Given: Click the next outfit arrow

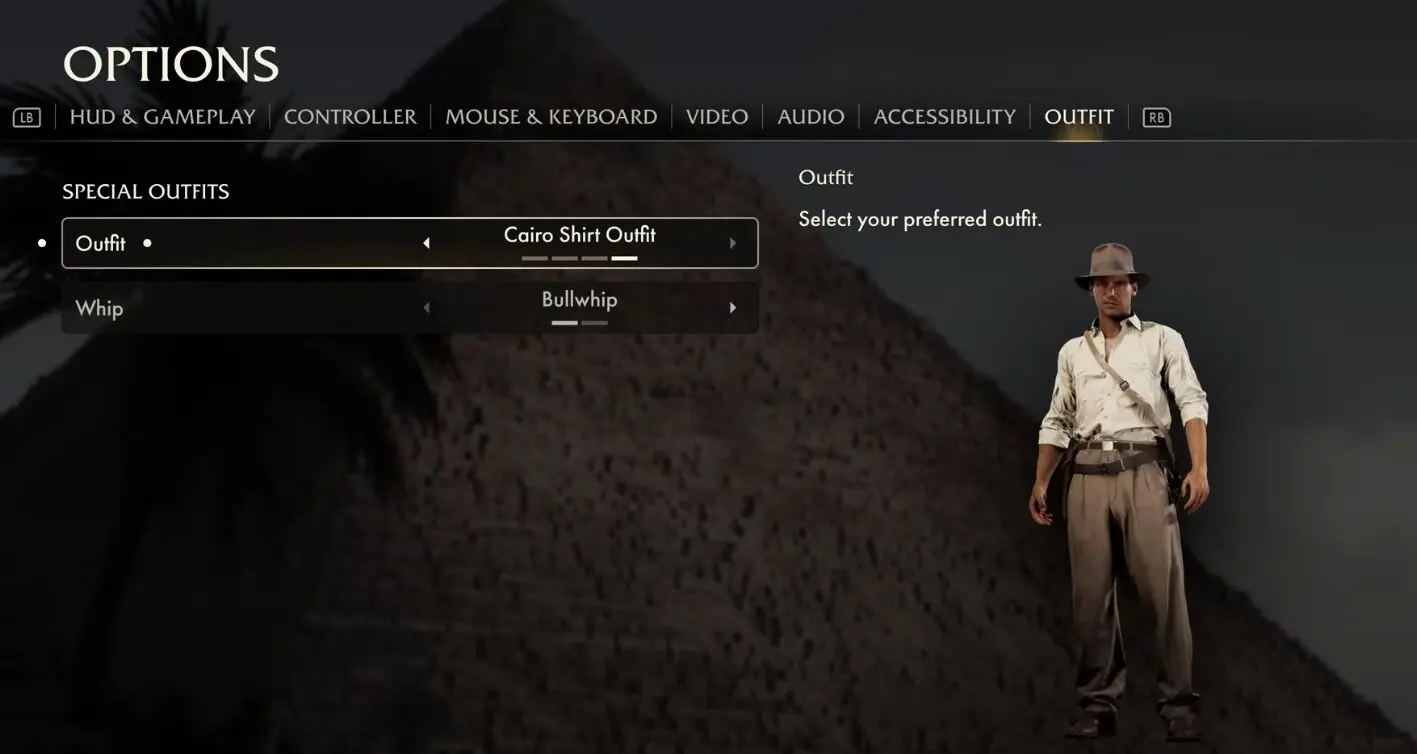Looking at the screenshot, I should point(733,243).
